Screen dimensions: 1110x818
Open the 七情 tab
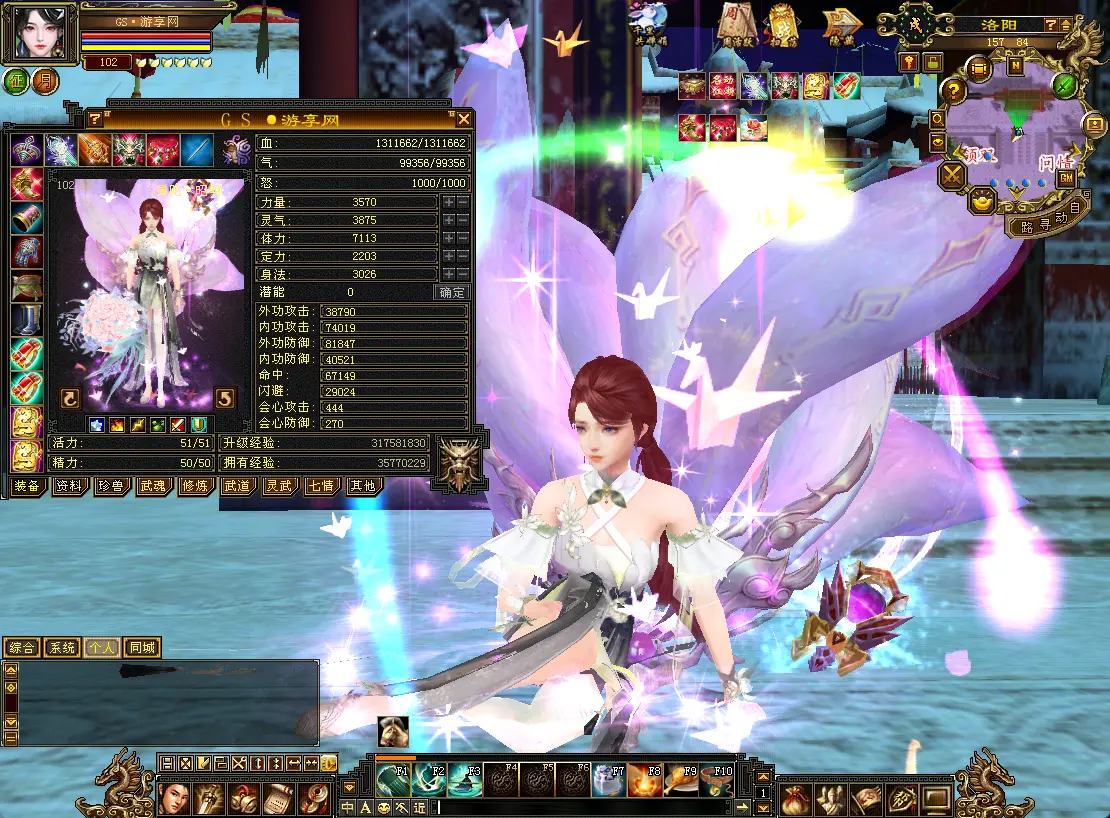(320, 486)
